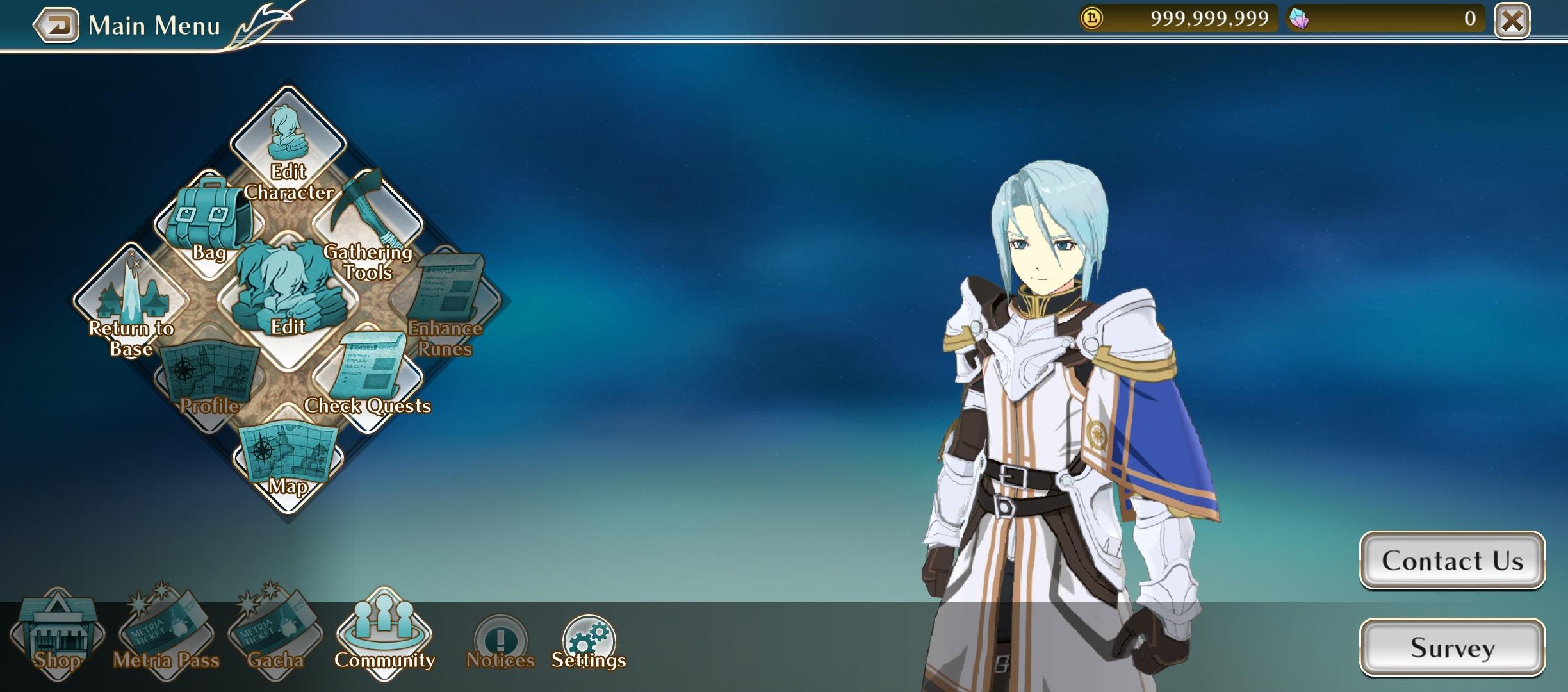Open the Survey button
The width and height of the screenshot is (1568, 692).
tap(1452, 647)
